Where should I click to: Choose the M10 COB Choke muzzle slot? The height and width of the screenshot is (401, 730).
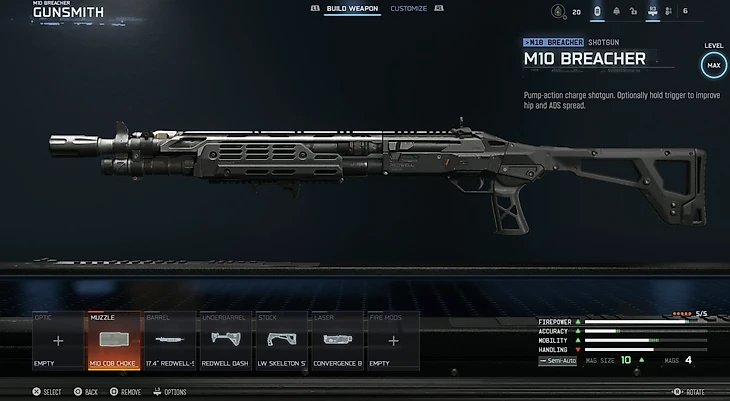pyautogui.click(x=114, y=341)
